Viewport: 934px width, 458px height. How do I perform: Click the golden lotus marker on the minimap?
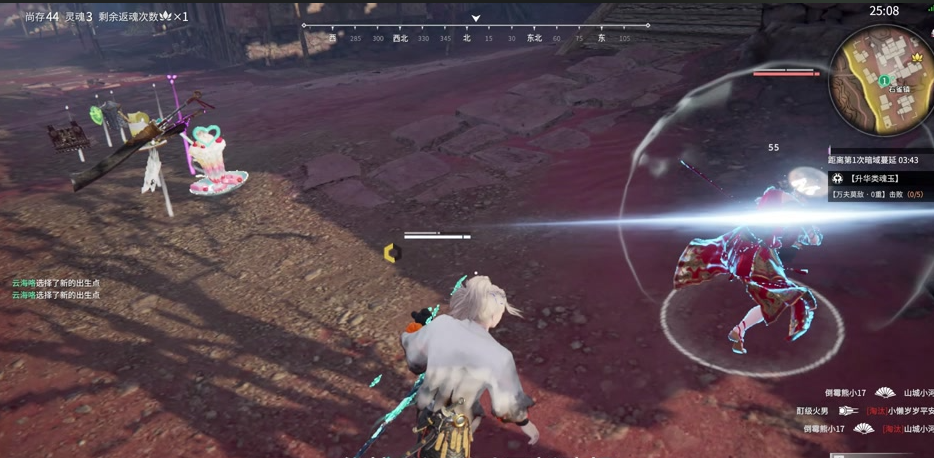[x=916, y=58]
